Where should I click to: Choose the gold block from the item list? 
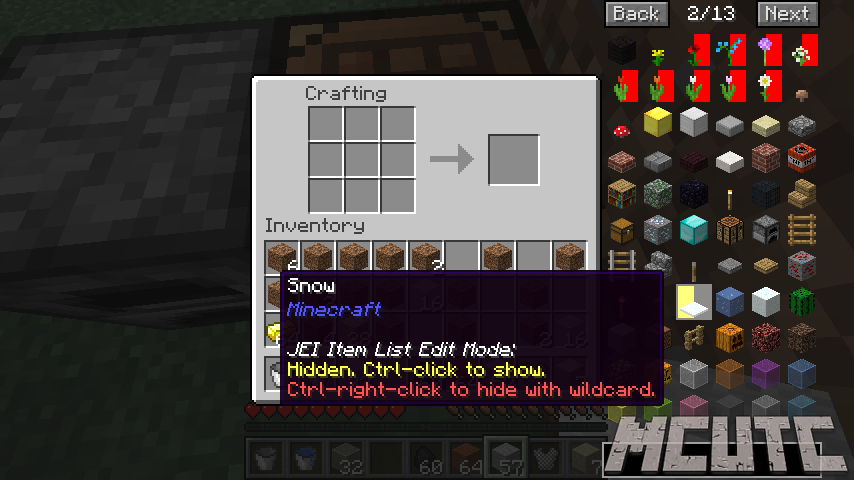[657, 123]
